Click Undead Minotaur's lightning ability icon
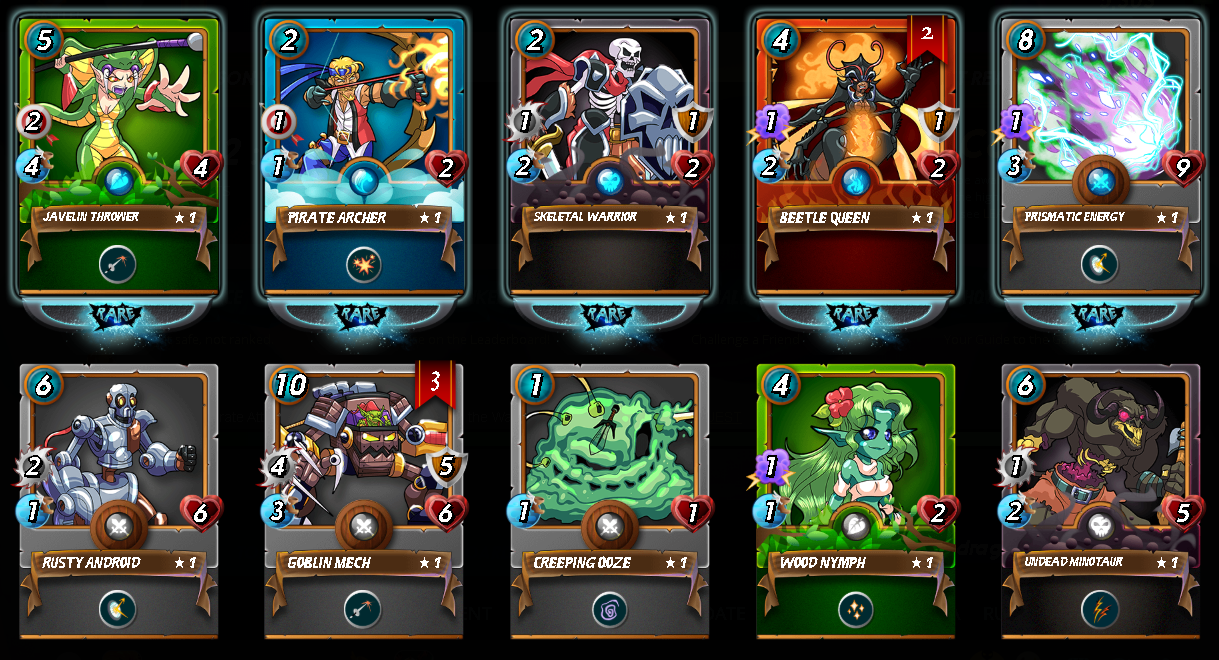This screenshot has width=1219, height=660. pos(1100,609)
